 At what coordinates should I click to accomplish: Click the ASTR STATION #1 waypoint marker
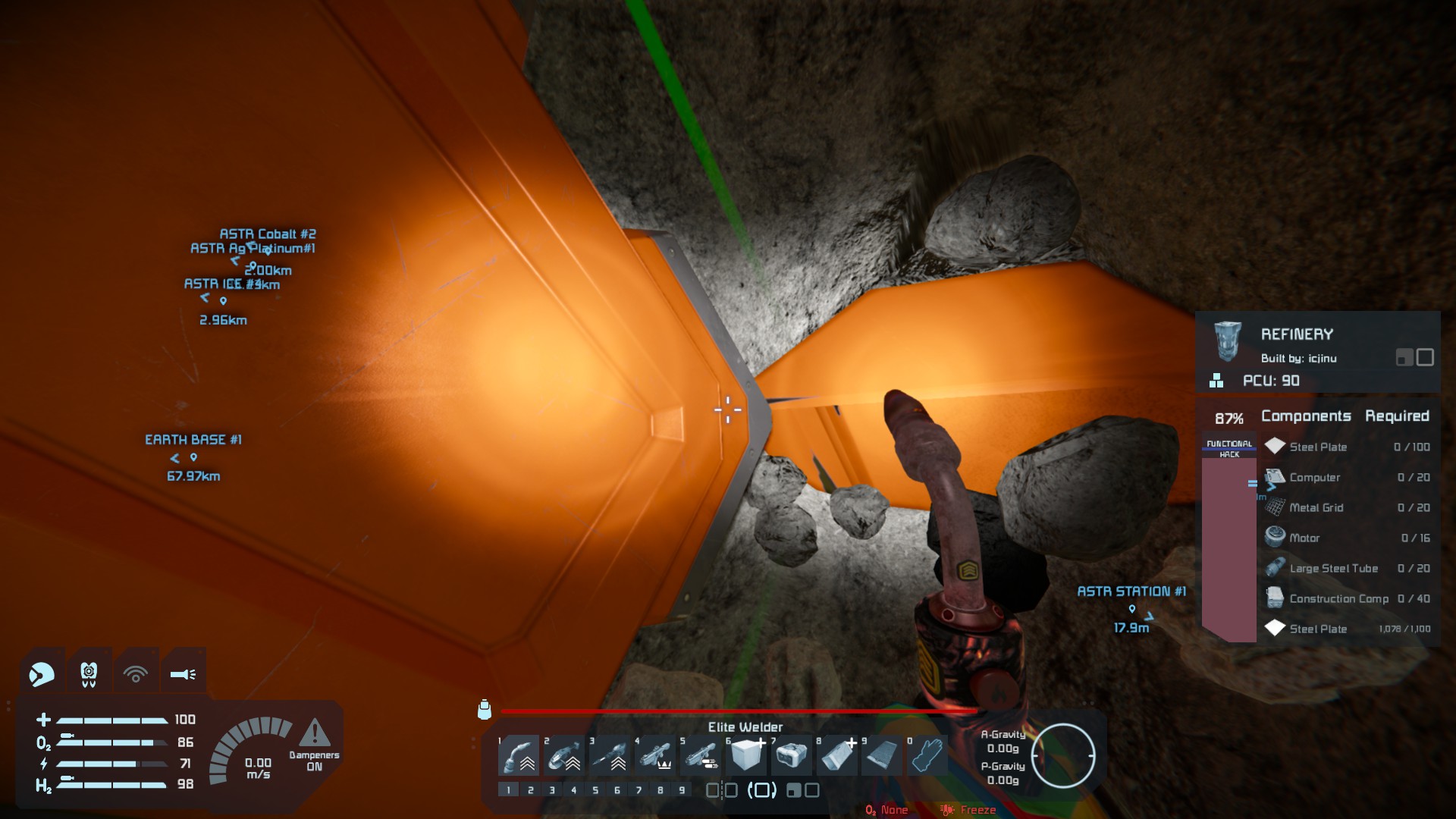click(x=1131, y=608)
